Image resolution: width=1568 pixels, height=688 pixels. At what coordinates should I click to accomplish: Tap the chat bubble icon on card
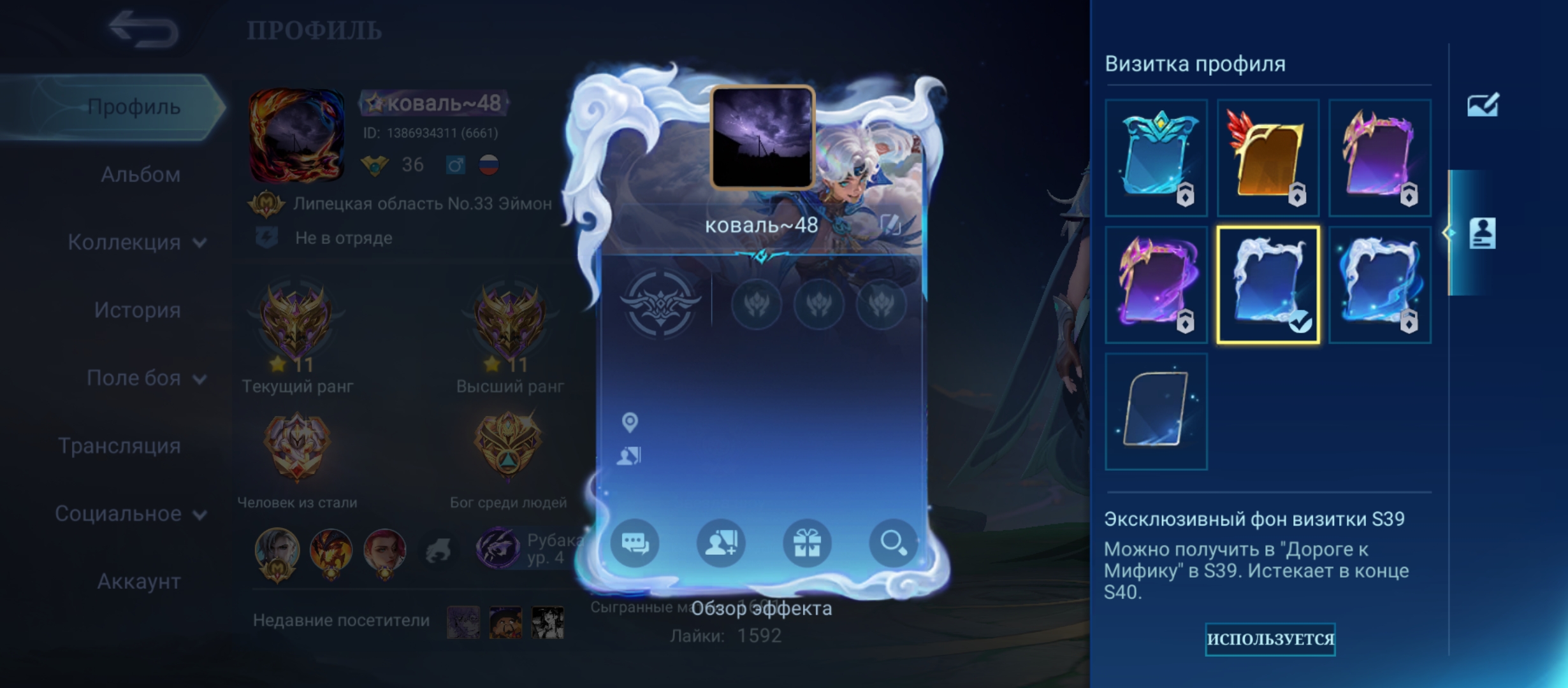[x=635, y=543]
